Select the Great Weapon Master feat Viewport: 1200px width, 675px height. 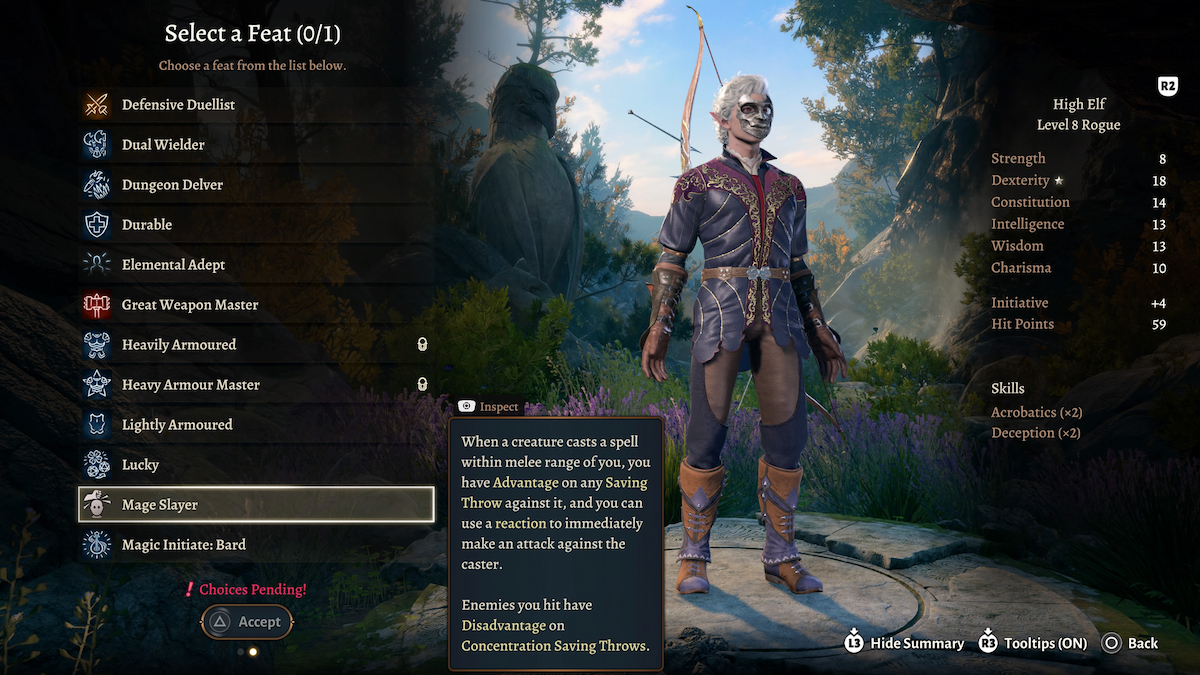[x=190, y=305]
